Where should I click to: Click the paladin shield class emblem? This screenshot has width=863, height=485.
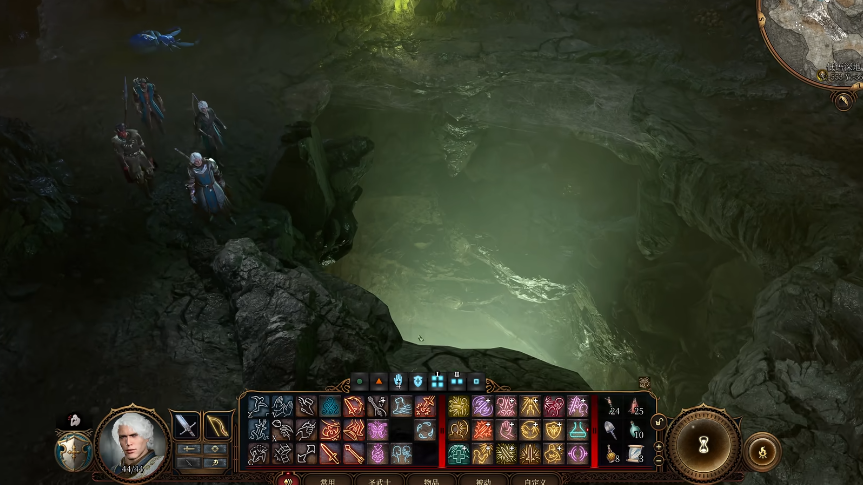click(x=73, y=451)
